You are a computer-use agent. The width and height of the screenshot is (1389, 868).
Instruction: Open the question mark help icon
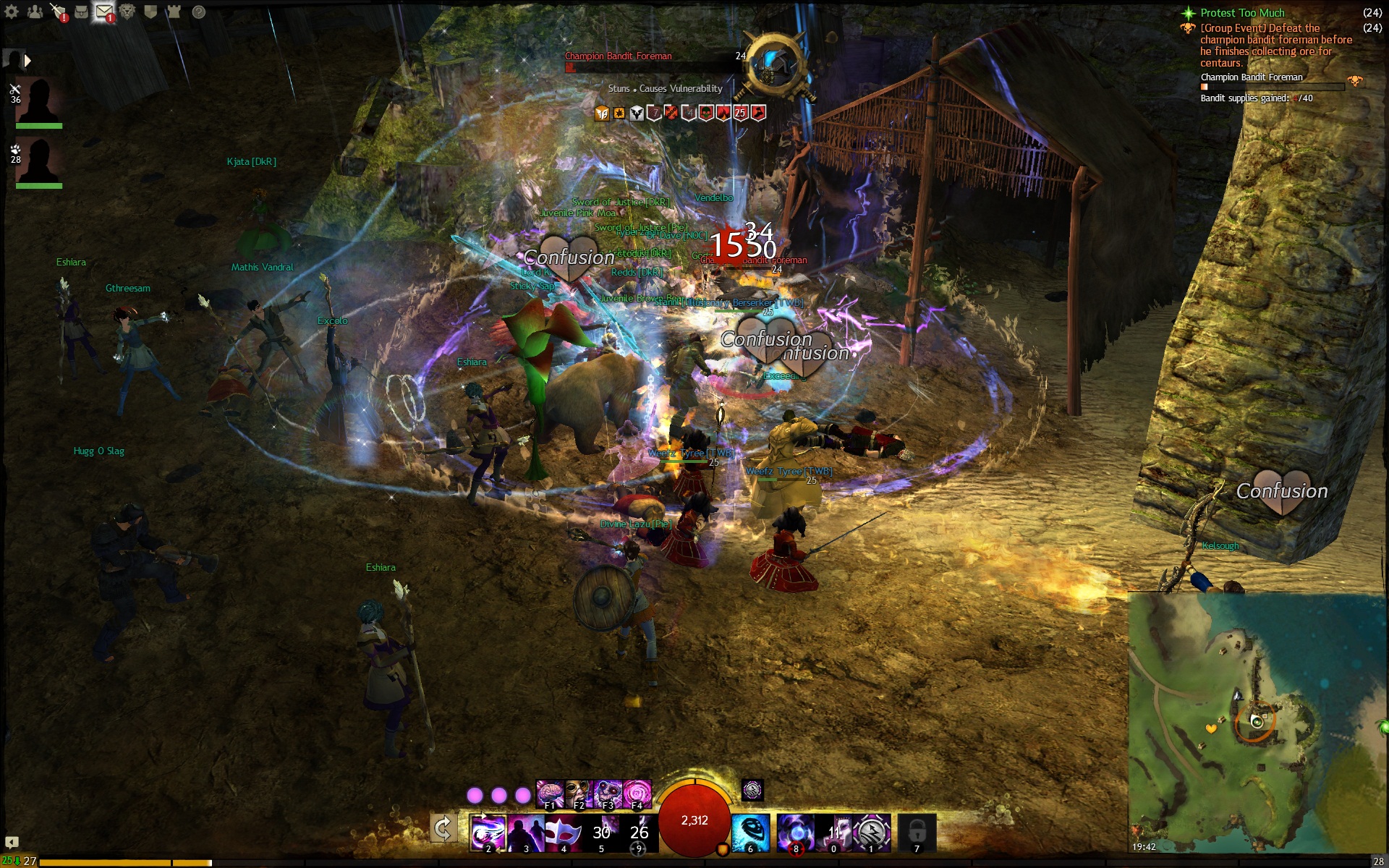click(198, 12)
